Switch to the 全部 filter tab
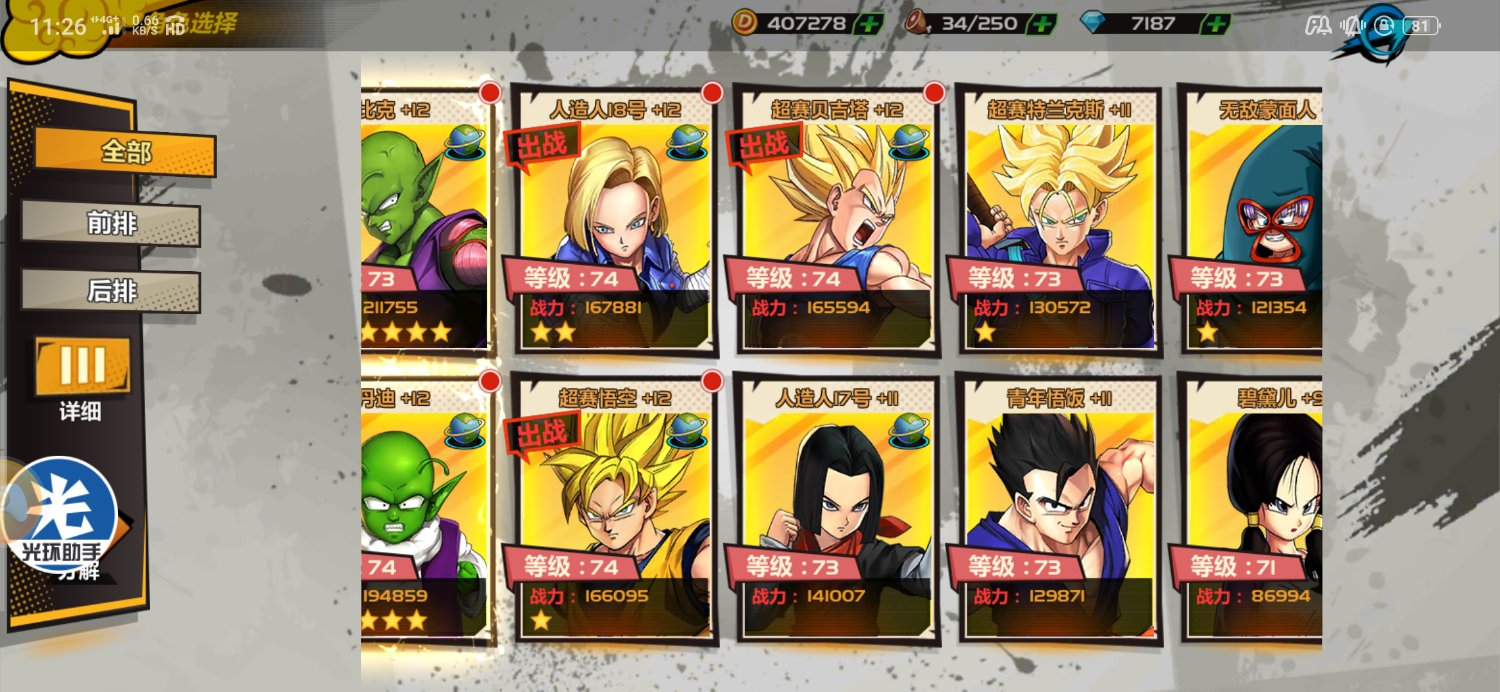 125,152
